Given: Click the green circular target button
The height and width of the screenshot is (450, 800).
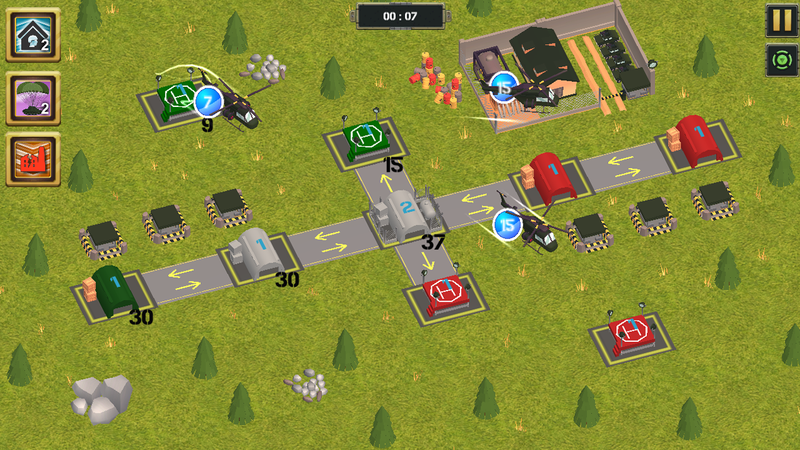Looking at the screenshot, I should click(x=781, y=60).
